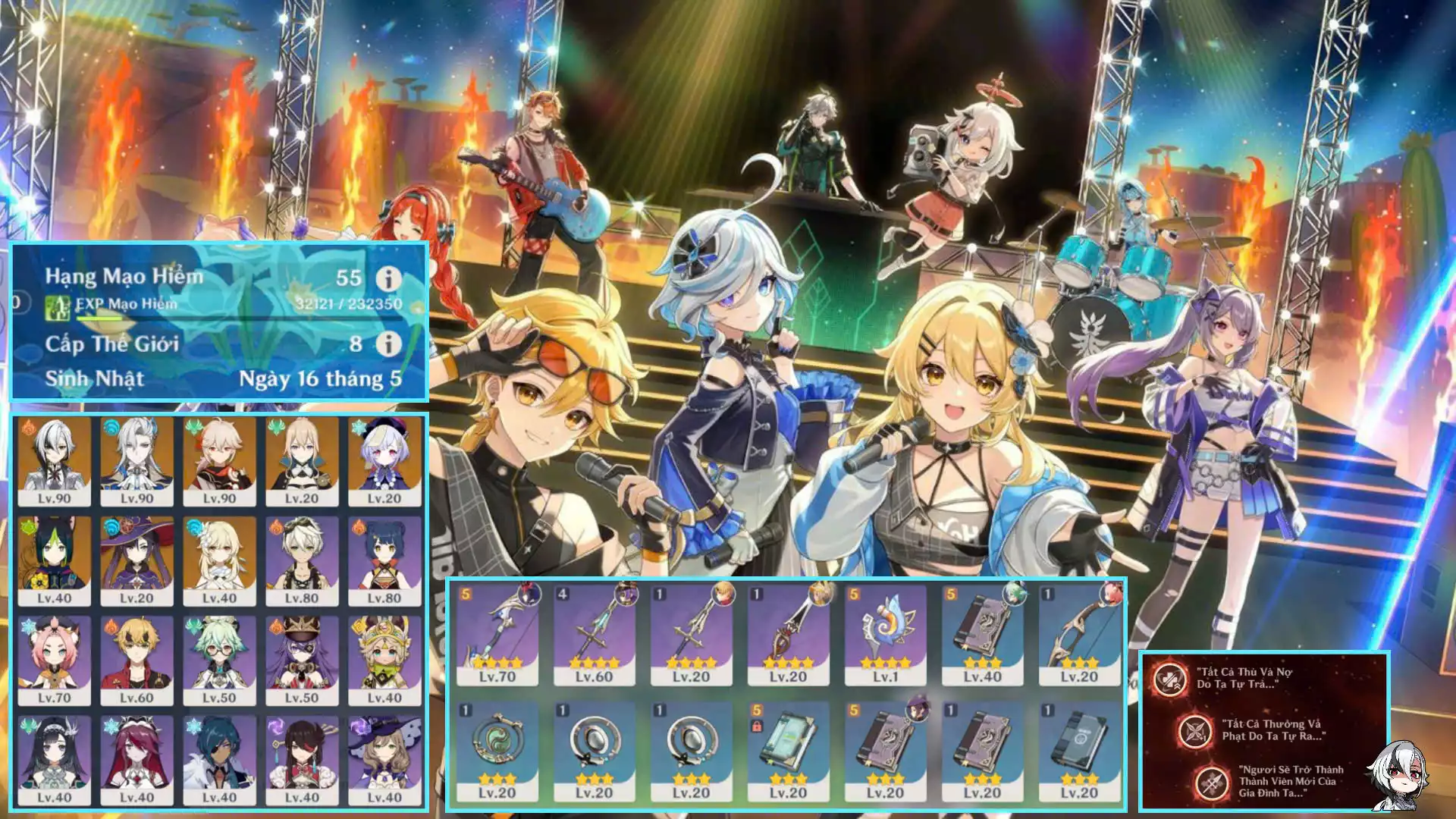
Task: Pick the Bennett Lv.80 character card
Action: [x=302, y=560]
